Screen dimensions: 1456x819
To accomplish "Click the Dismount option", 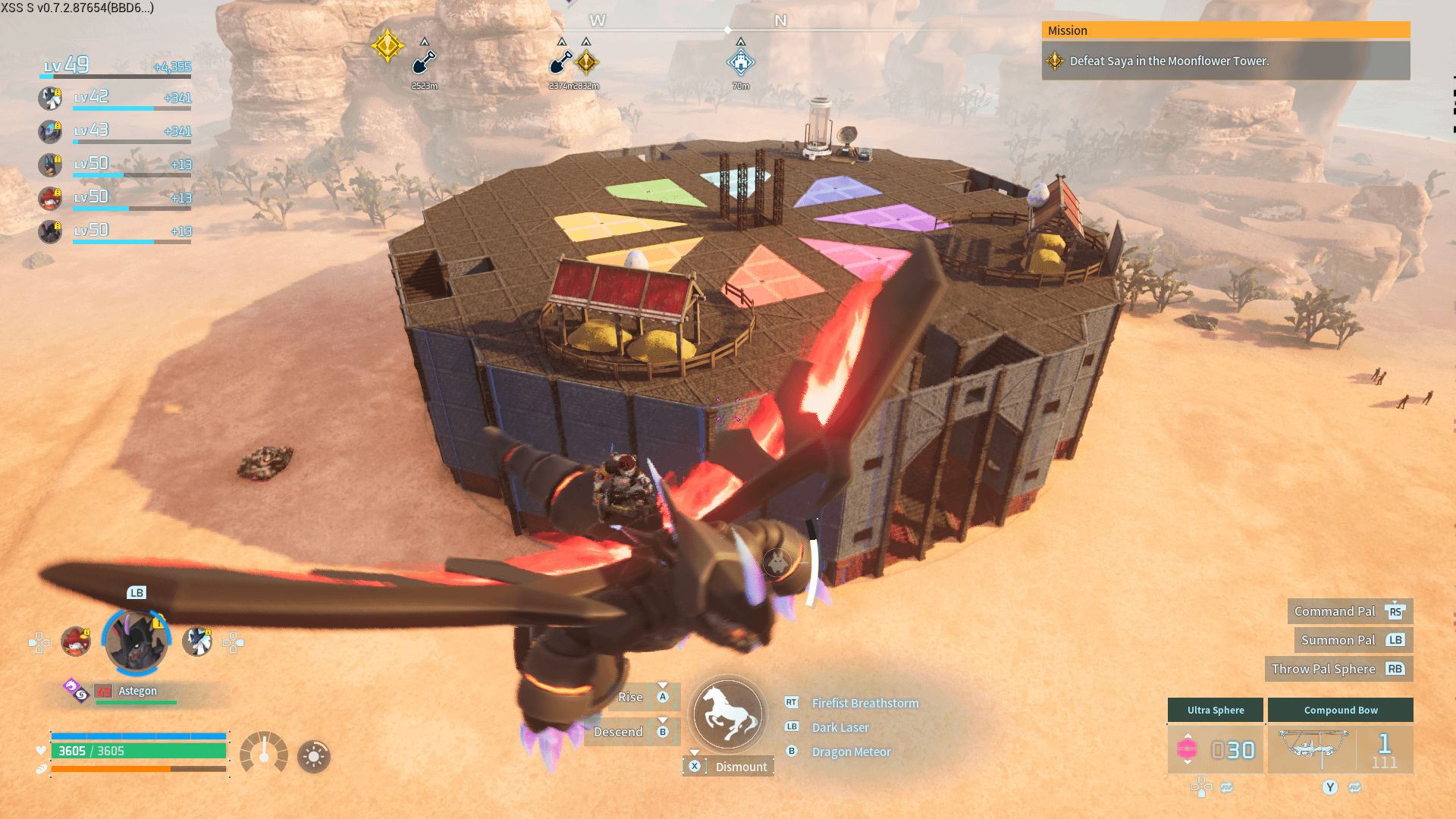I will click(x=740, y=767).
